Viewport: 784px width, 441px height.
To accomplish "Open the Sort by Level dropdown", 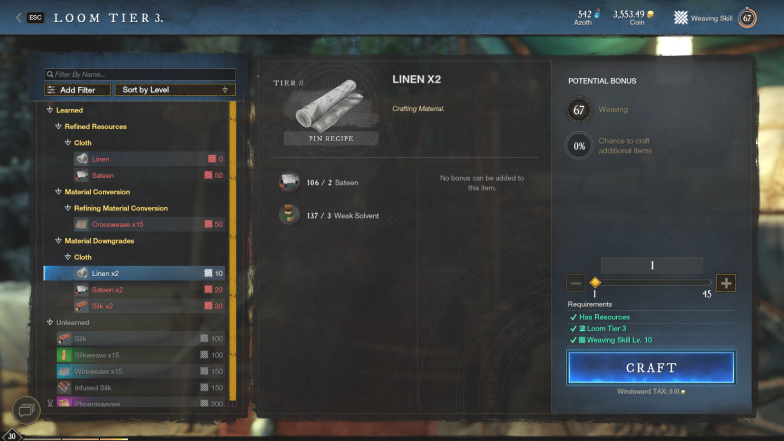I will (172, 90).
